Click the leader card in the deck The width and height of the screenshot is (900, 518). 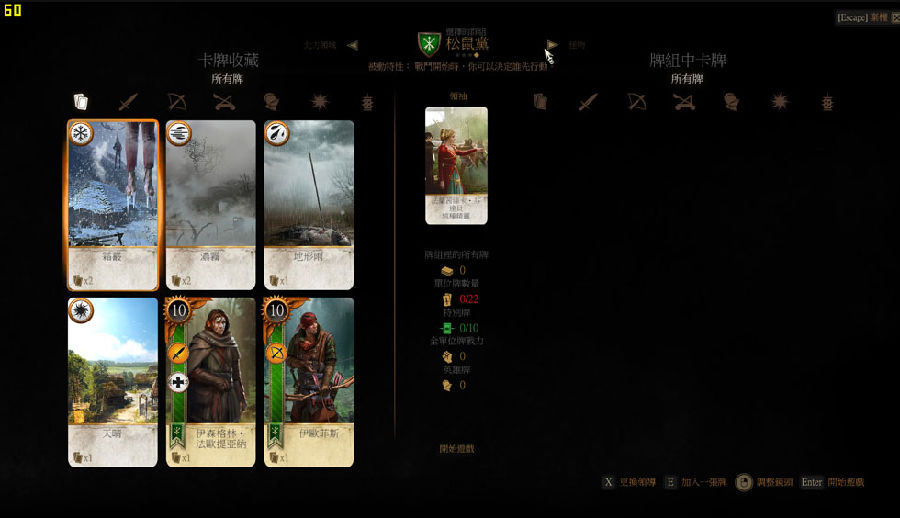[x=456, y=165]
